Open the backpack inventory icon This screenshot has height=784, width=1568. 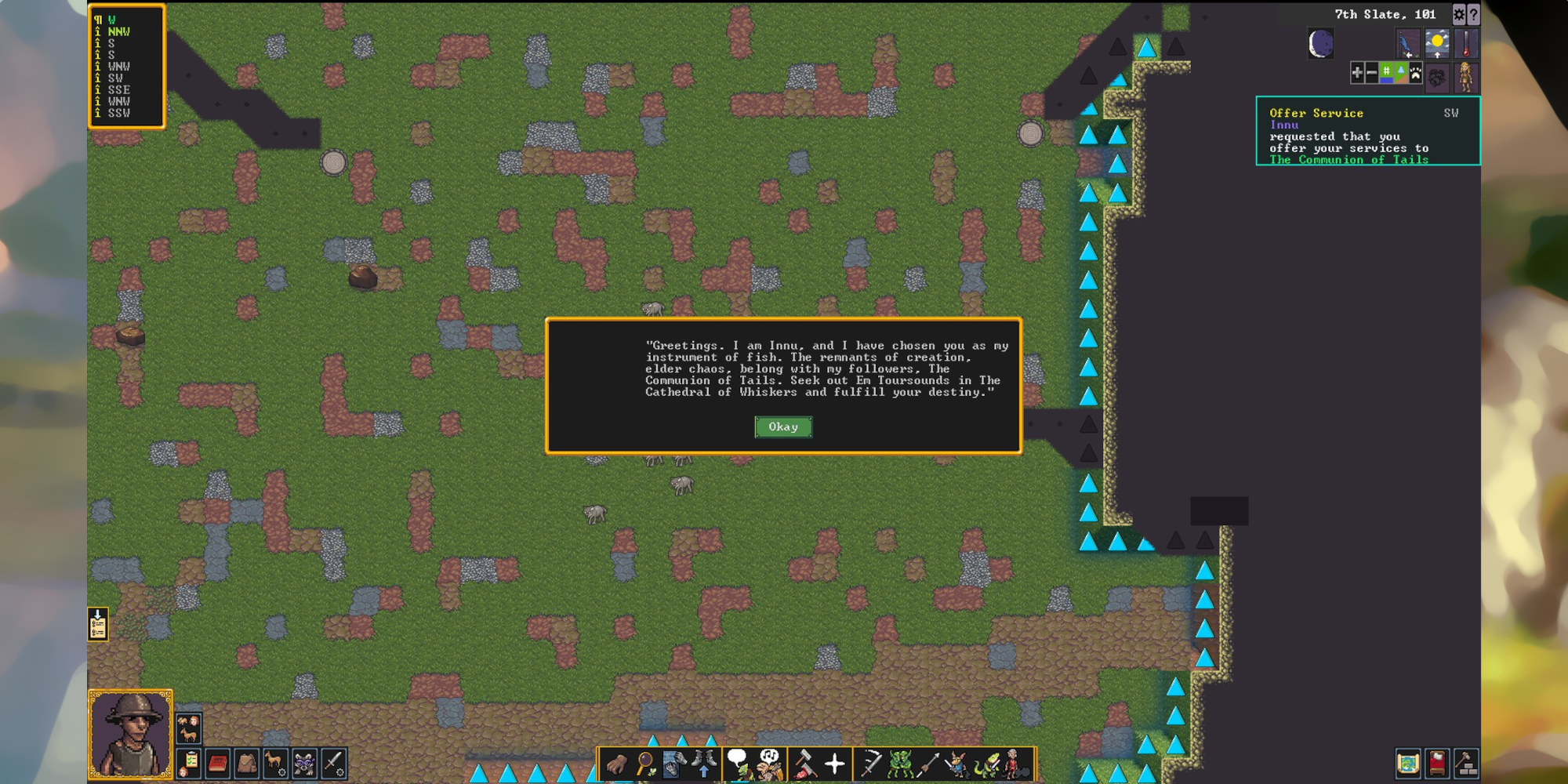tap(247, 764)
